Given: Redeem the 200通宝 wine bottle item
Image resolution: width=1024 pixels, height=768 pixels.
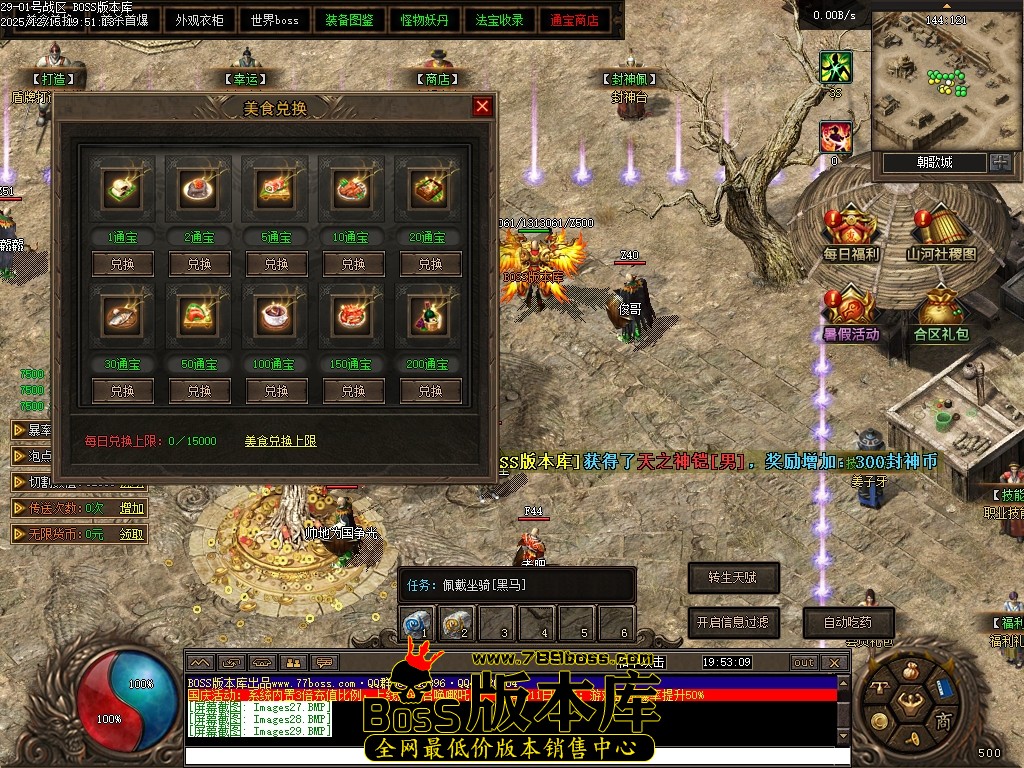Looking at the screenshot, I should pos(430,390).
